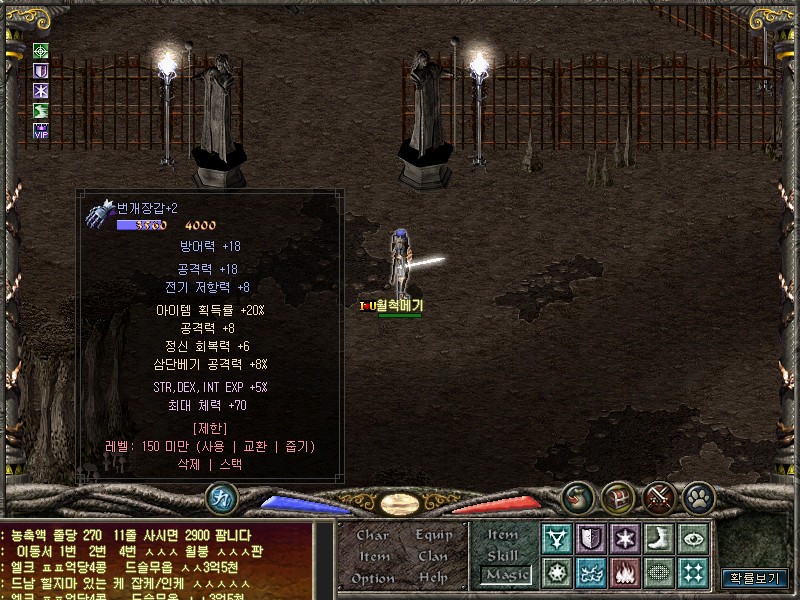The height and width of the screenshot is (600, 800).
Task: Open the paw print pet button
Action: 698,496
